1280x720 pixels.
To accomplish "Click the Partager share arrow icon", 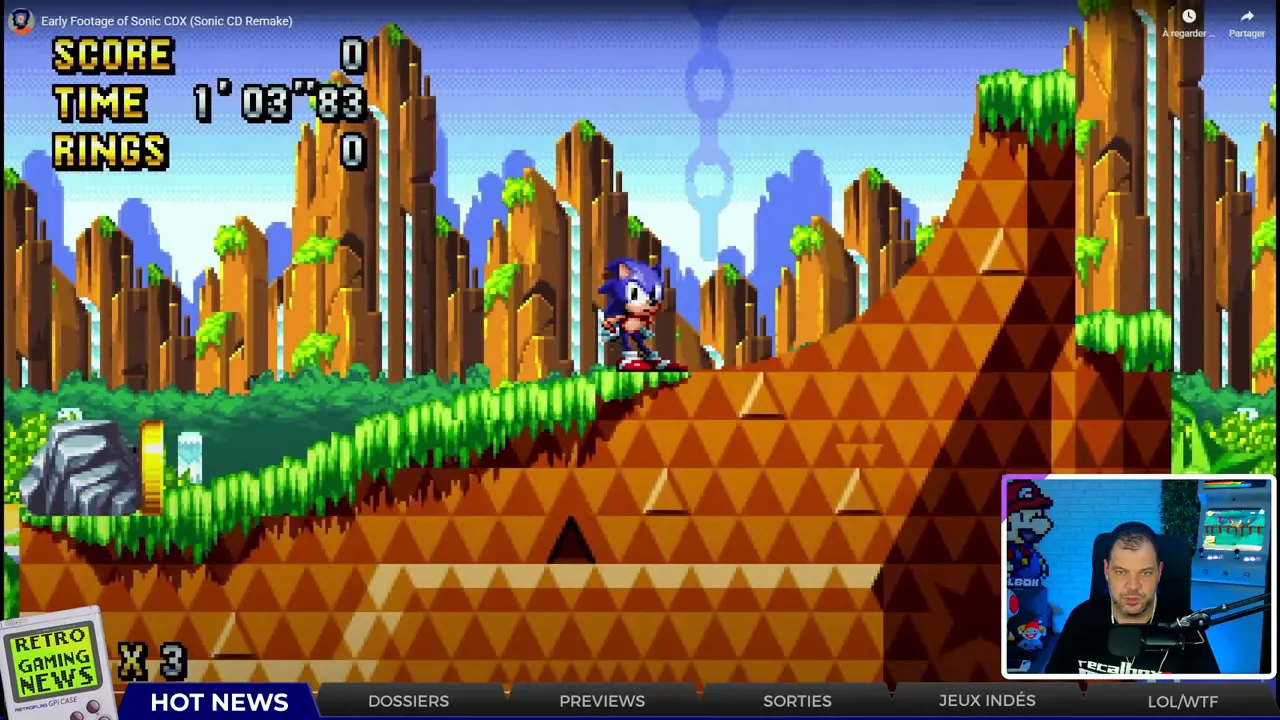I will coord(1246,16).
